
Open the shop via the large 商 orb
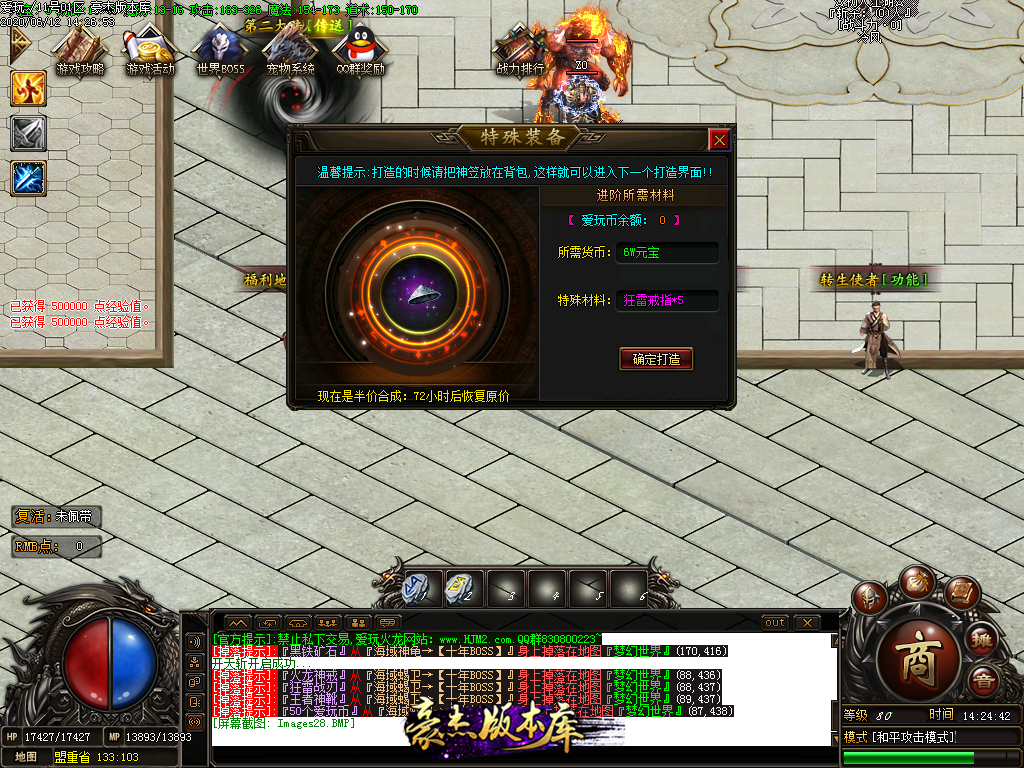coord(917,660)
